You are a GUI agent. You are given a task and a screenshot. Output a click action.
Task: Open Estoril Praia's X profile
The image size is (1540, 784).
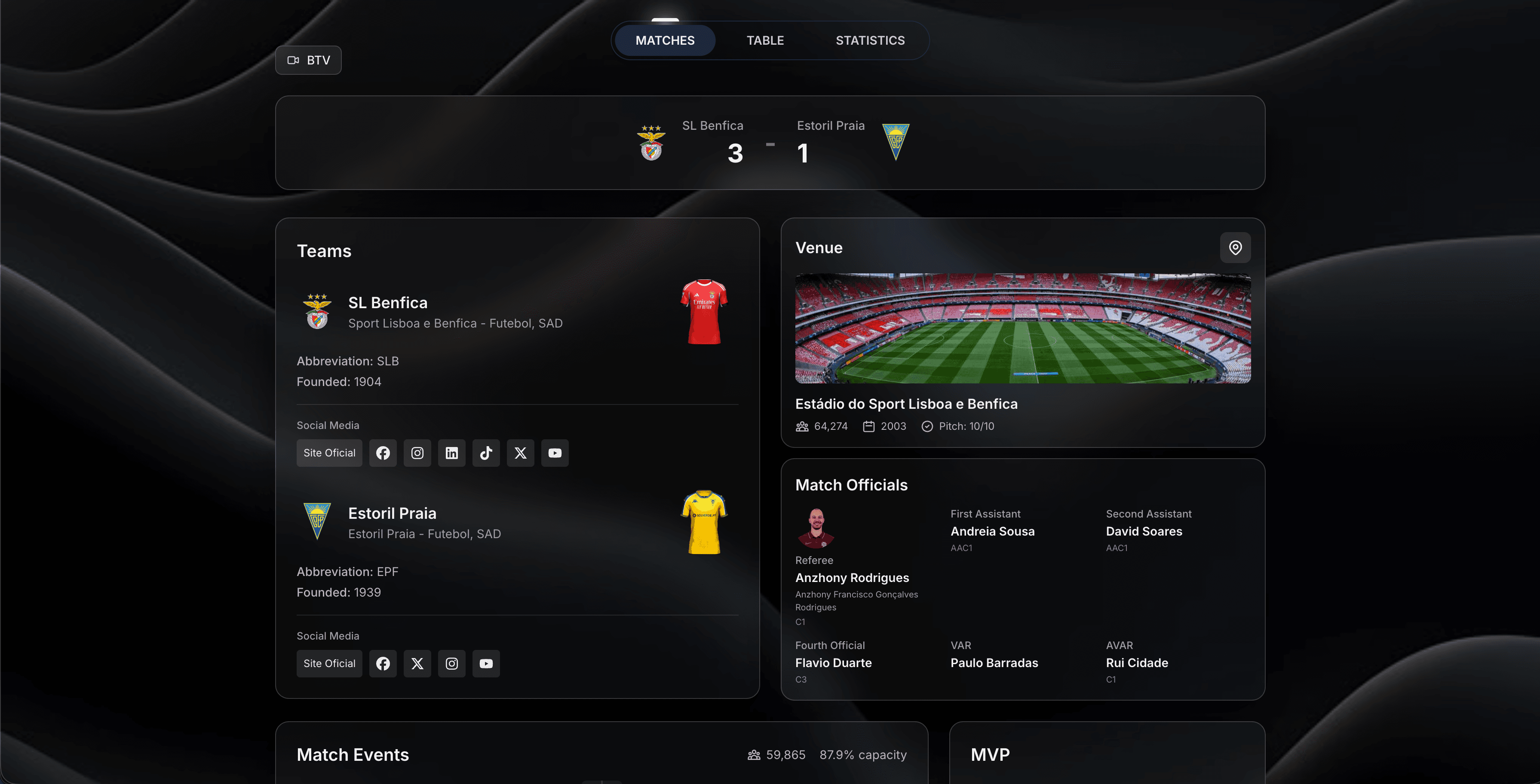pos(417,663)
